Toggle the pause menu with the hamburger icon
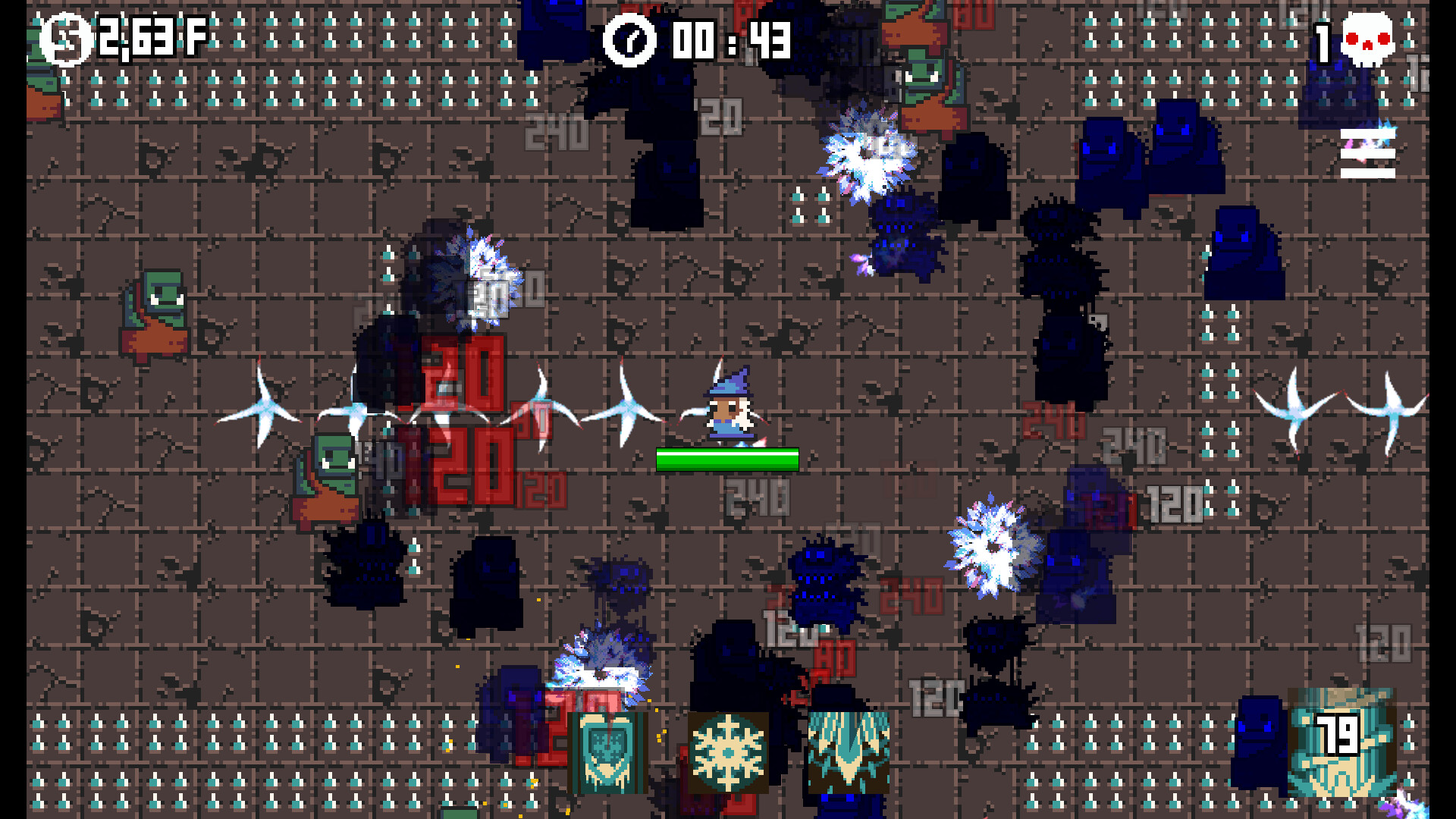Viewport: 1456px width, 819px height. (x=1367, y=155)
